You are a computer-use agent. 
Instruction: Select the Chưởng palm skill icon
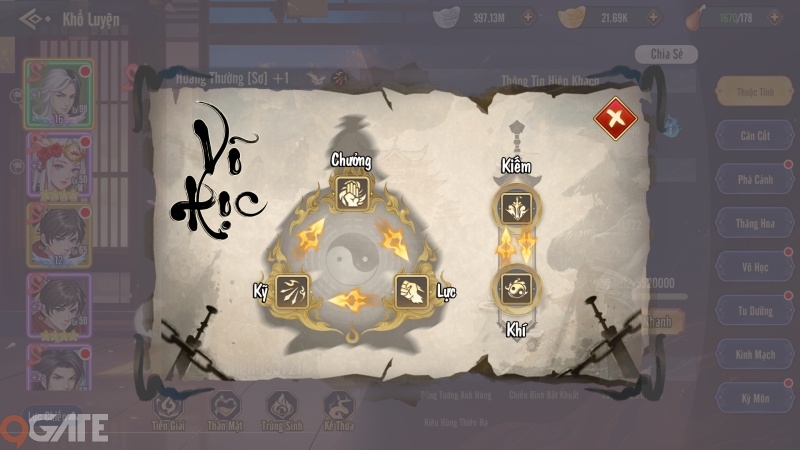pyautogui.click(x=351, y=190)
